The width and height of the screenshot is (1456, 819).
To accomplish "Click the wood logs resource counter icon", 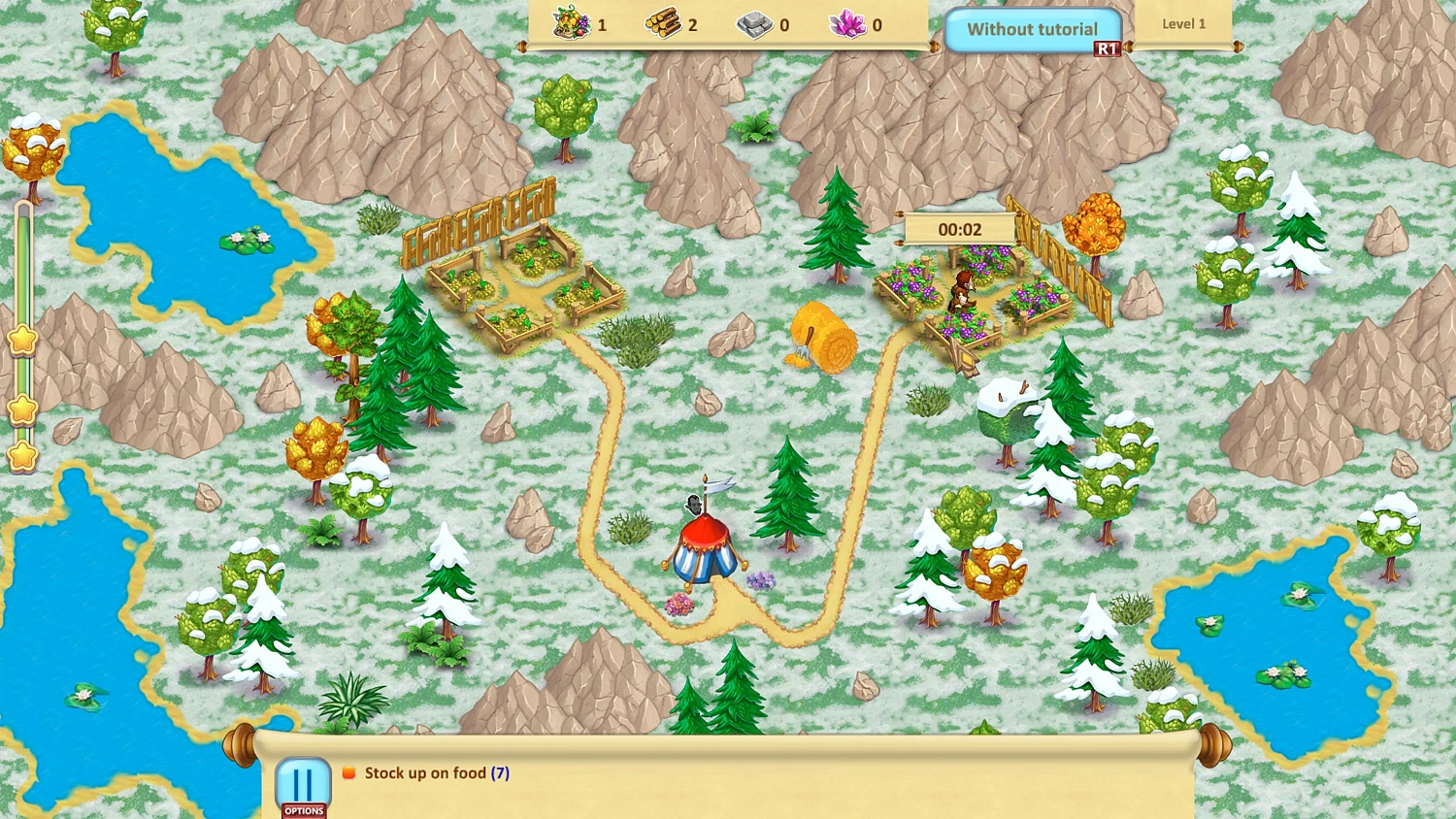I will [663, 24].
